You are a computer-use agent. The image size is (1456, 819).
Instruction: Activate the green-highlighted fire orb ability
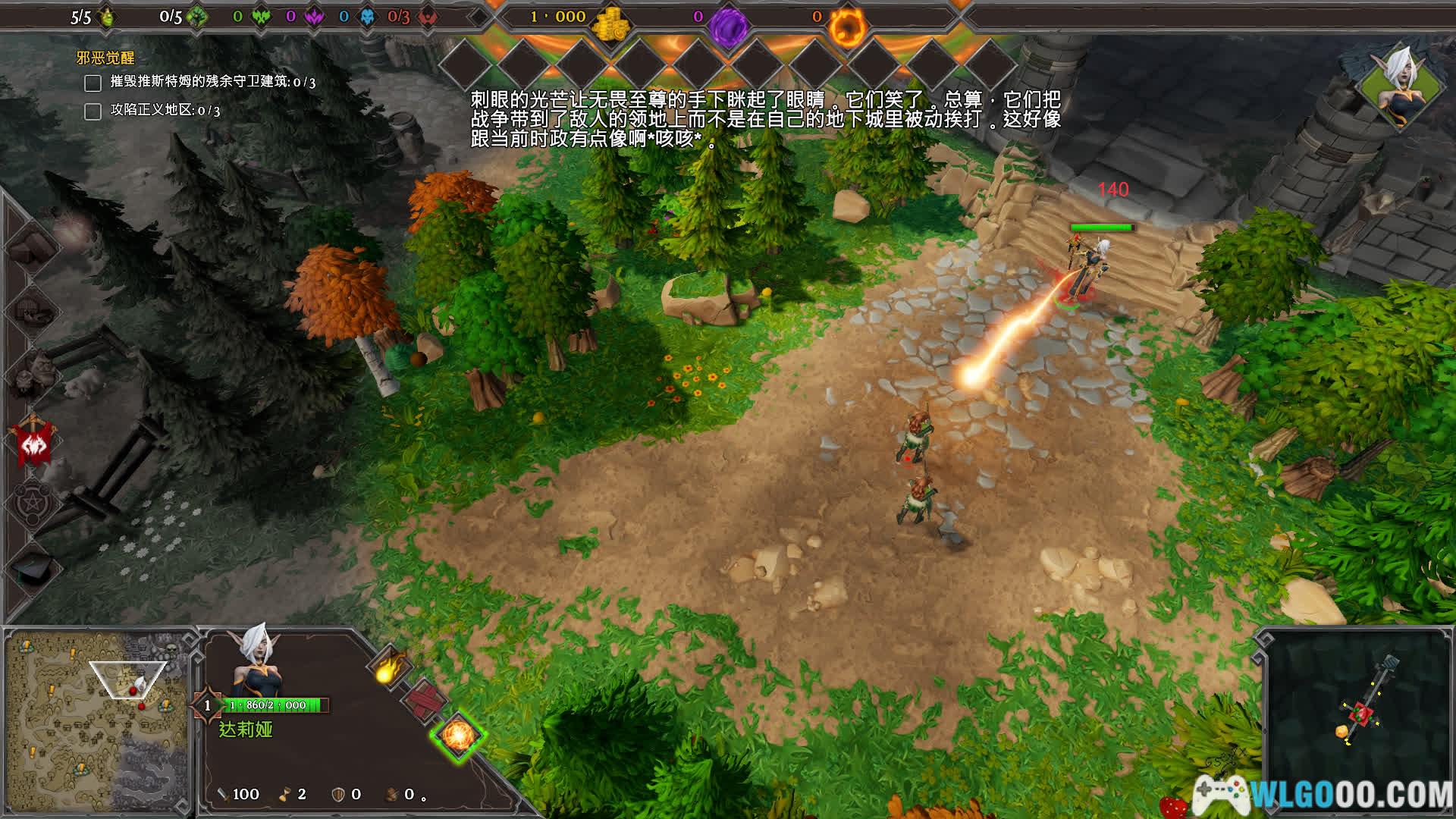[x=458, y=735]
